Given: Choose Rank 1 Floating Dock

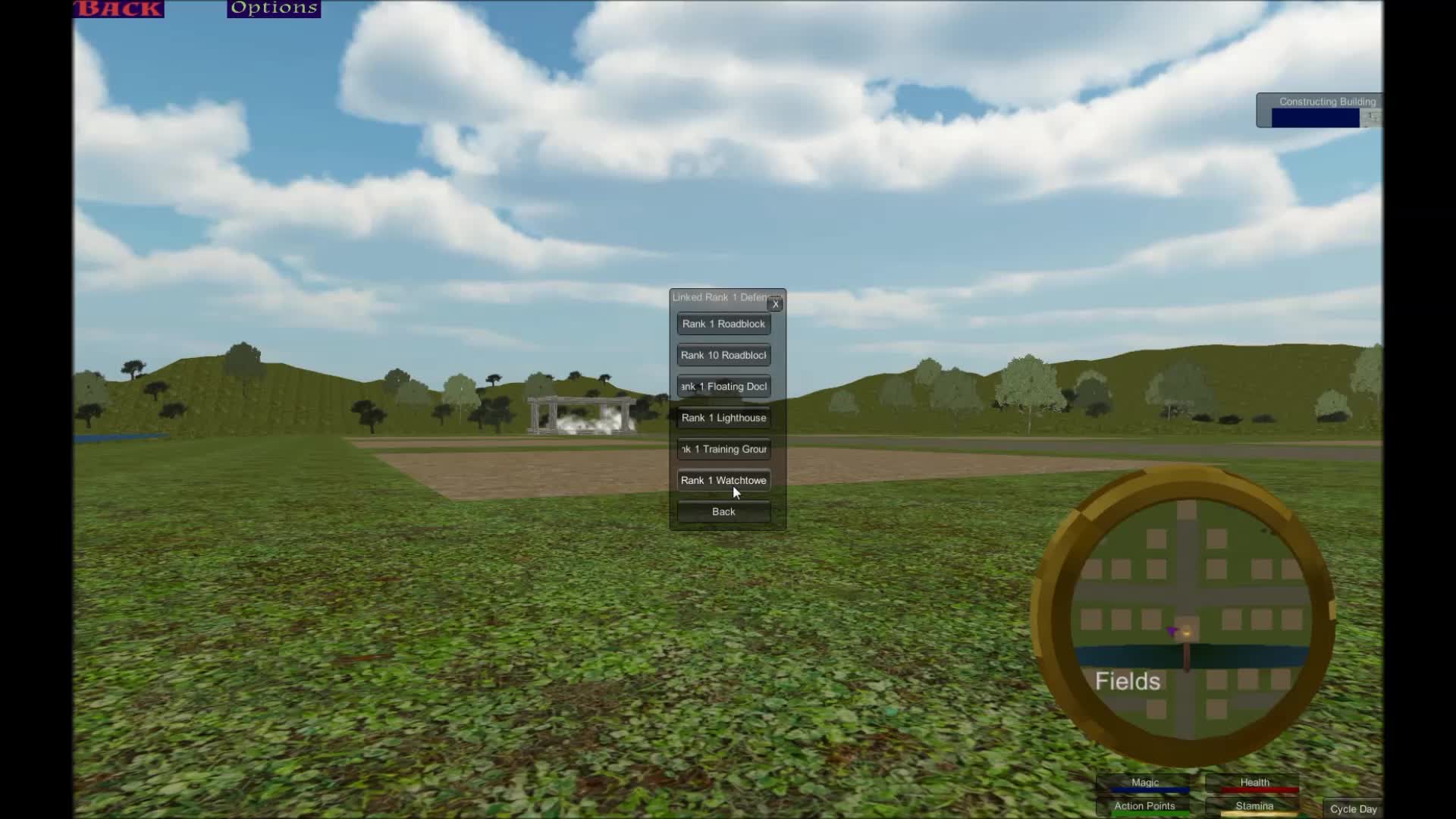Looking at the screenshot, I should (723, 386).
